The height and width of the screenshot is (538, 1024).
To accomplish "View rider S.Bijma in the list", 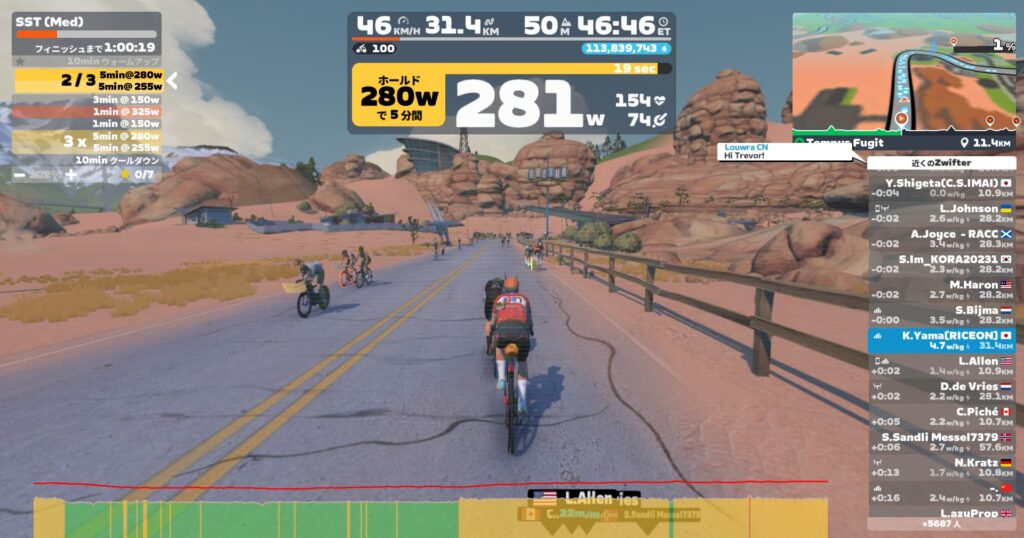I will tap(941, 314).
